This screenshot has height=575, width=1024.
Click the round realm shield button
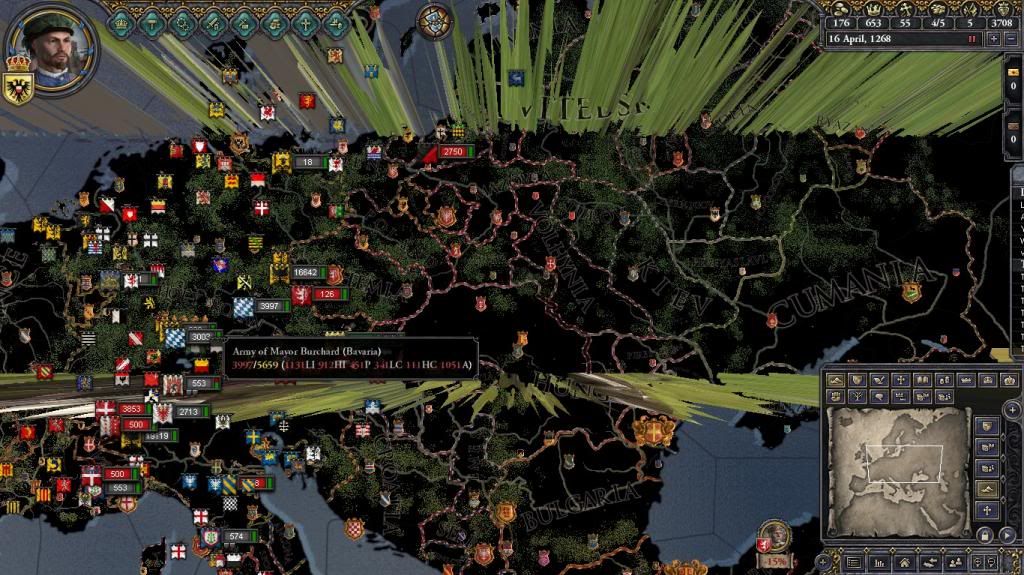click(x=434, y=20)
